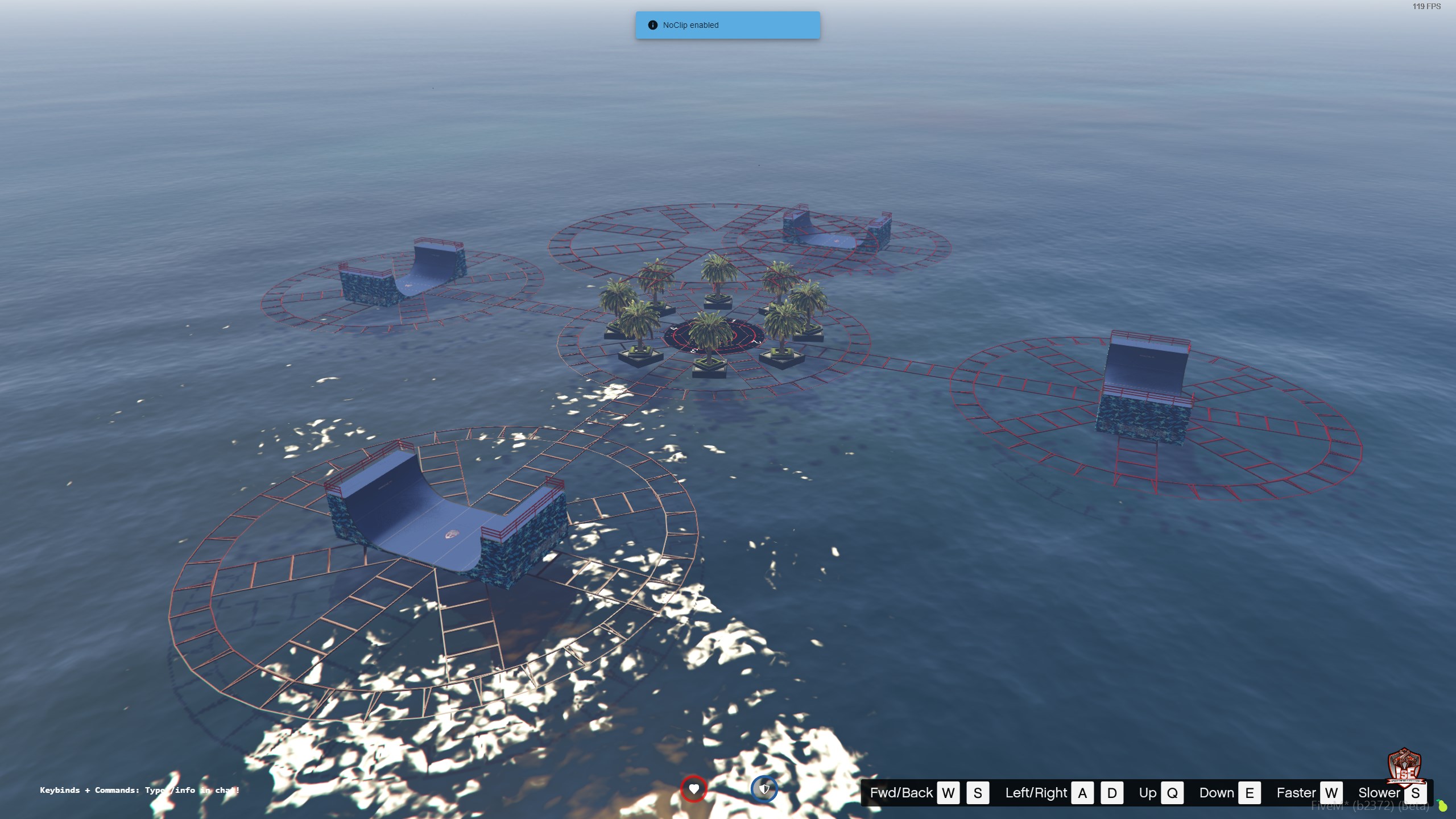Click the shield armor icon
Image resolution: width=1456 pixels, height=819 pixels.
(x=764, y=789)
